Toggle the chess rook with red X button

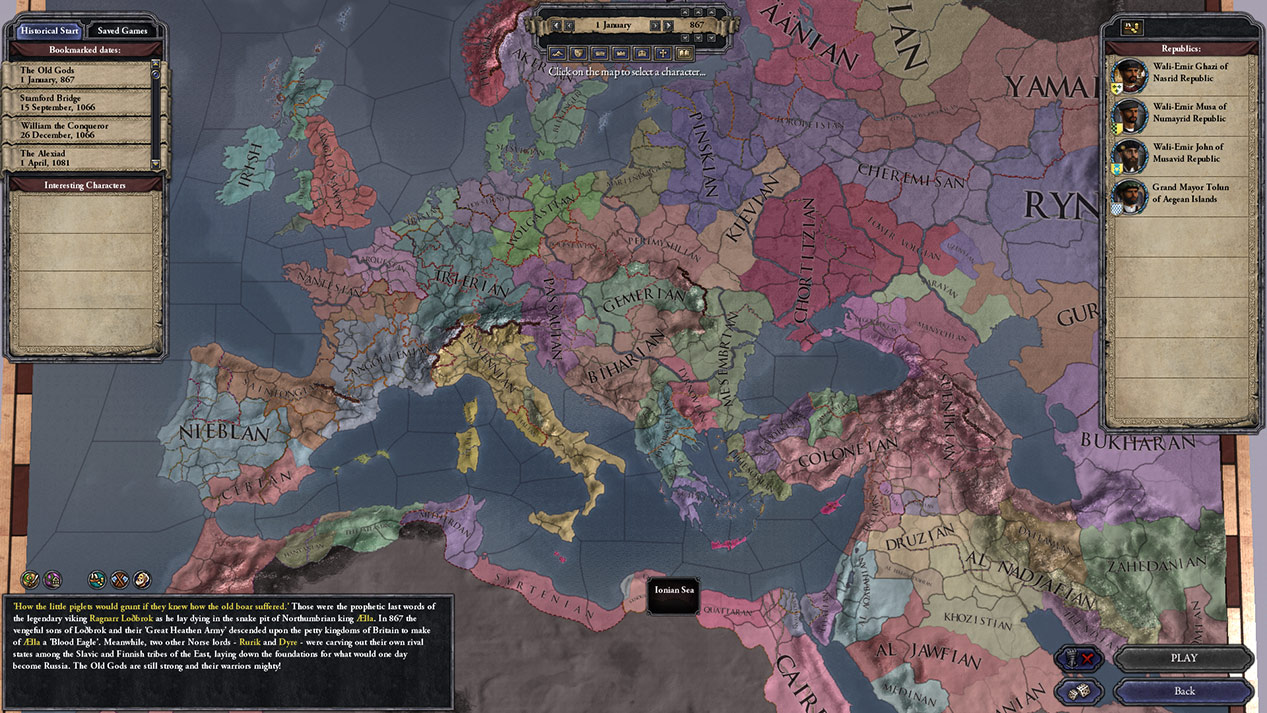1078,658
